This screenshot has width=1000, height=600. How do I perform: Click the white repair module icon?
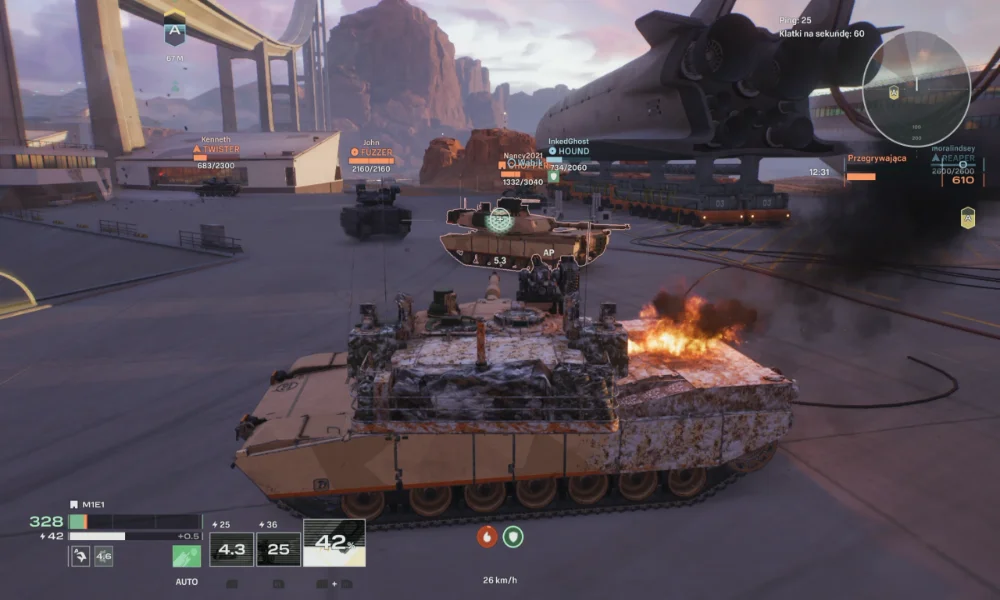[x=81, y=556]
